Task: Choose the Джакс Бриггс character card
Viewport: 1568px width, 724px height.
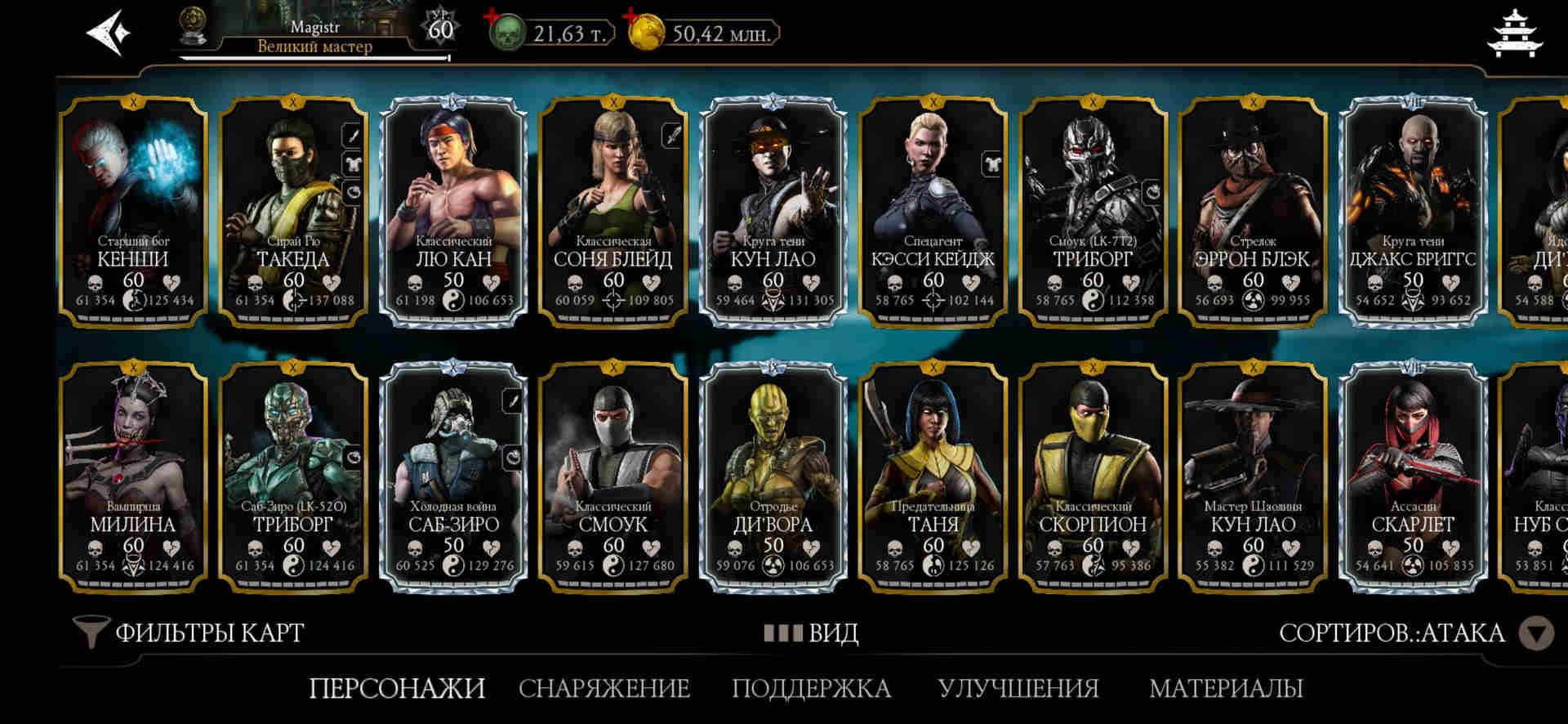Action: [x=1413, y=211]
